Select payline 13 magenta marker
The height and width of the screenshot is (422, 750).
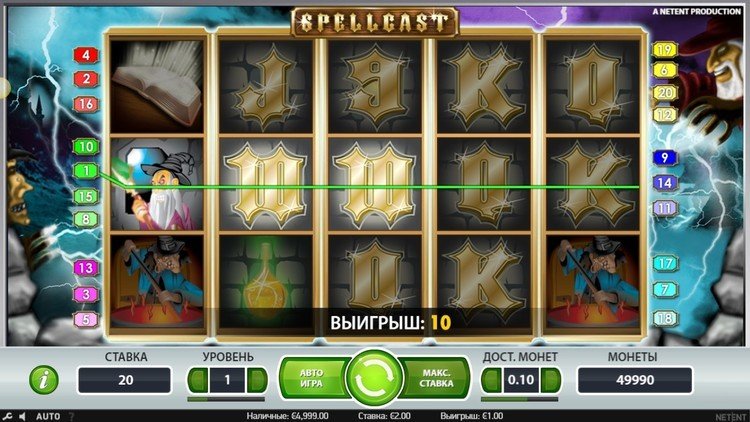tap(86, 268)
